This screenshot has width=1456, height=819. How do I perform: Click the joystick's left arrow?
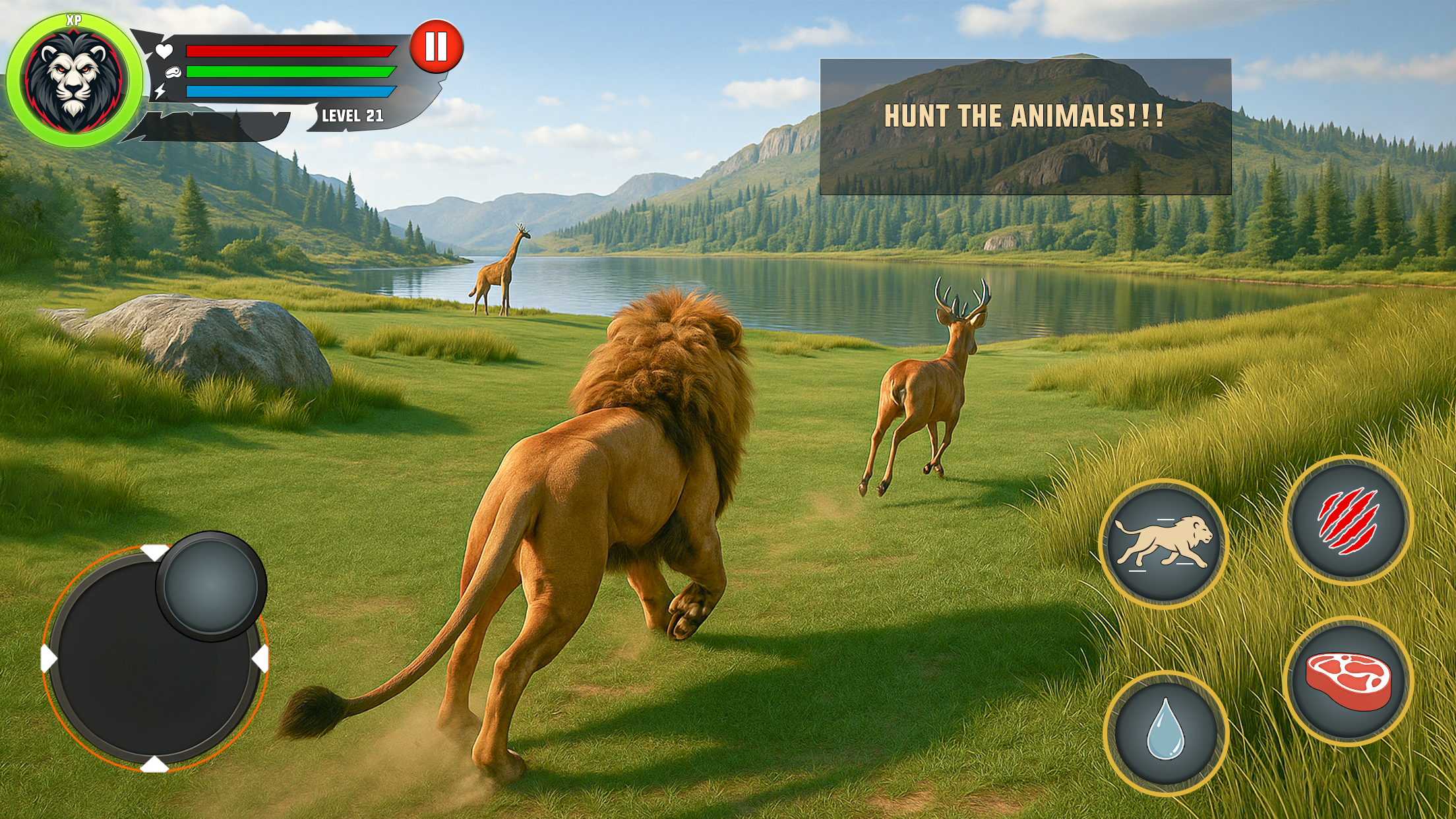coord(49,659)
